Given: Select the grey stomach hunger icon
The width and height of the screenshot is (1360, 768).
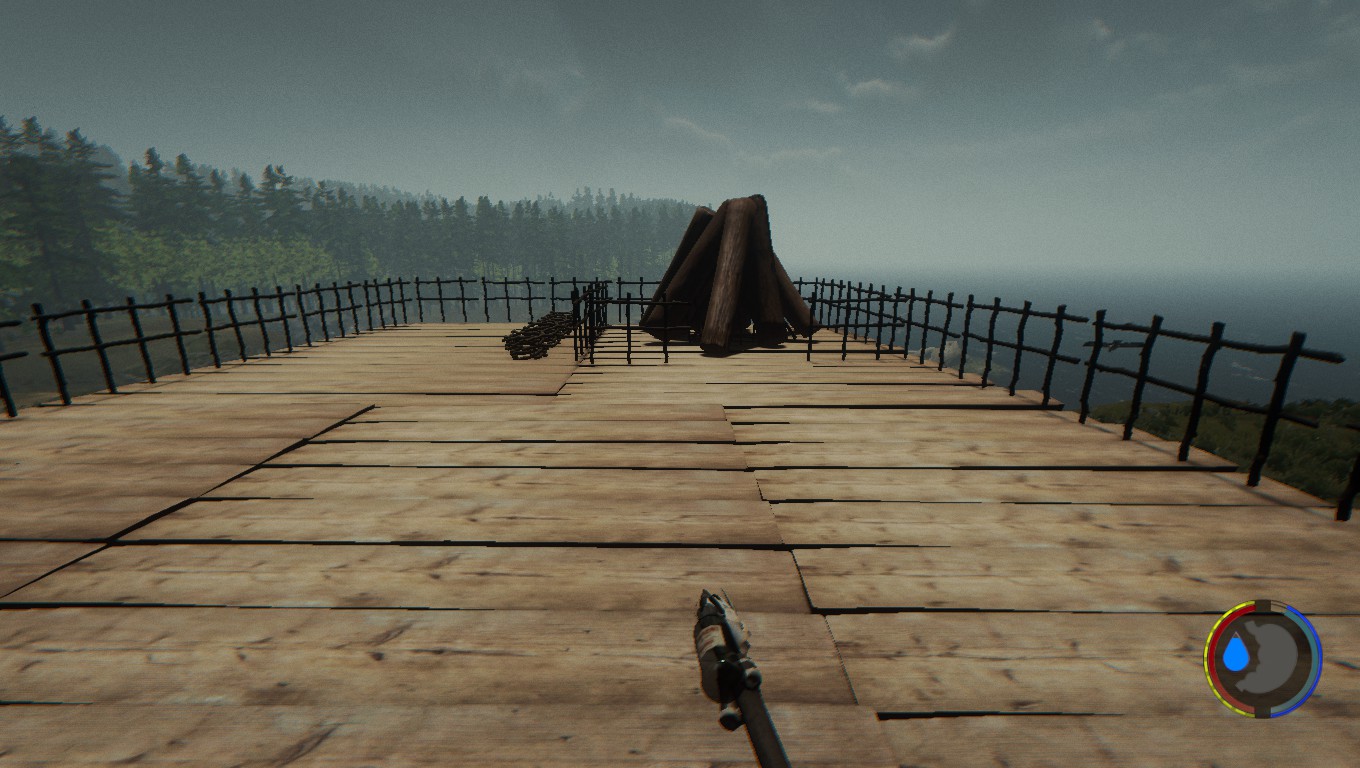Looking at the screenshot, I should coord(1277,657).
